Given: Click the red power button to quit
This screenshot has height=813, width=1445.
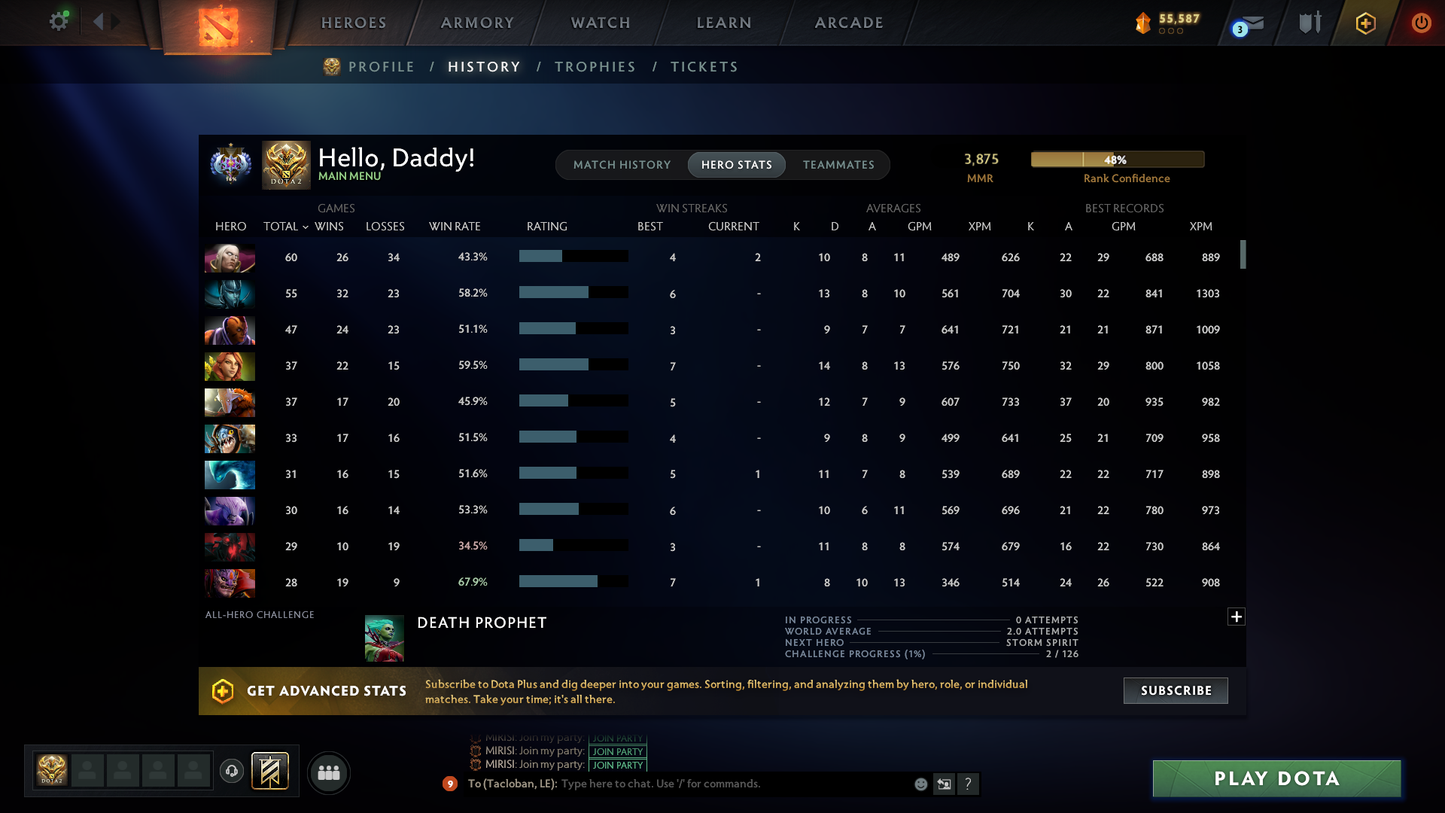Looking at the screenshot, I should [1421, 22].
